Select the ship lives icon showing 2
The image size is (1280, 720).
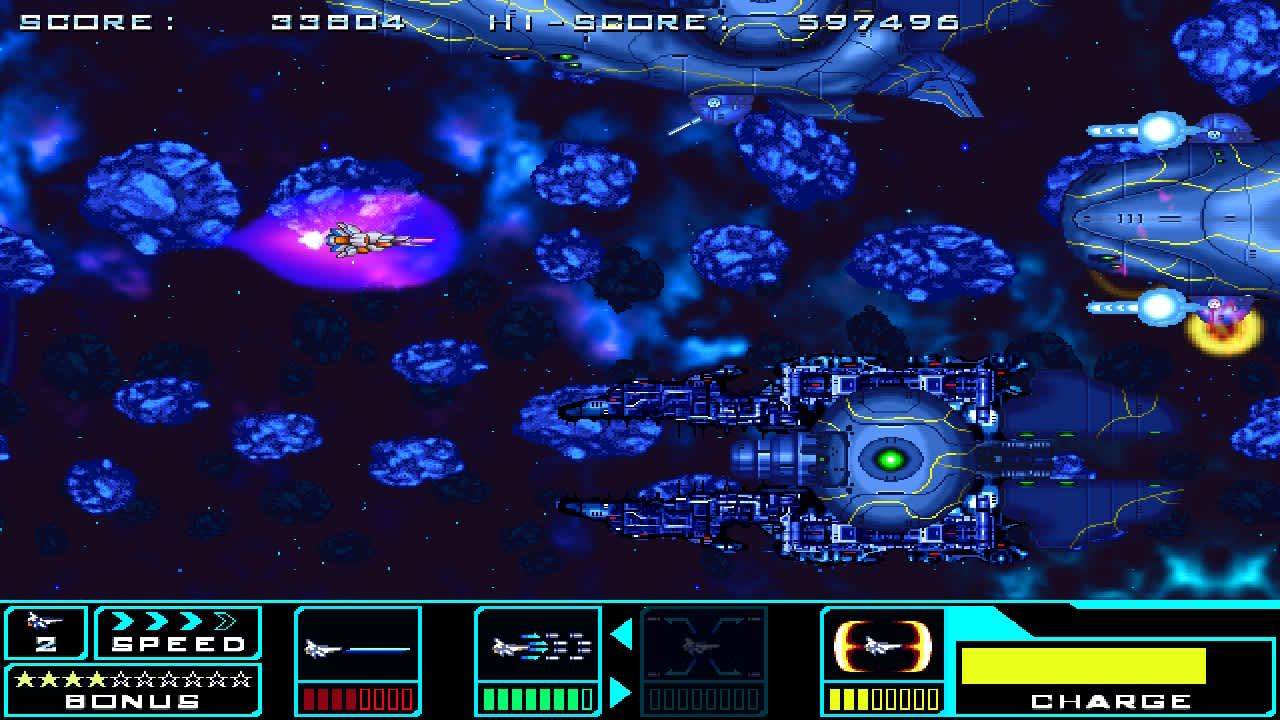point(45,632)
